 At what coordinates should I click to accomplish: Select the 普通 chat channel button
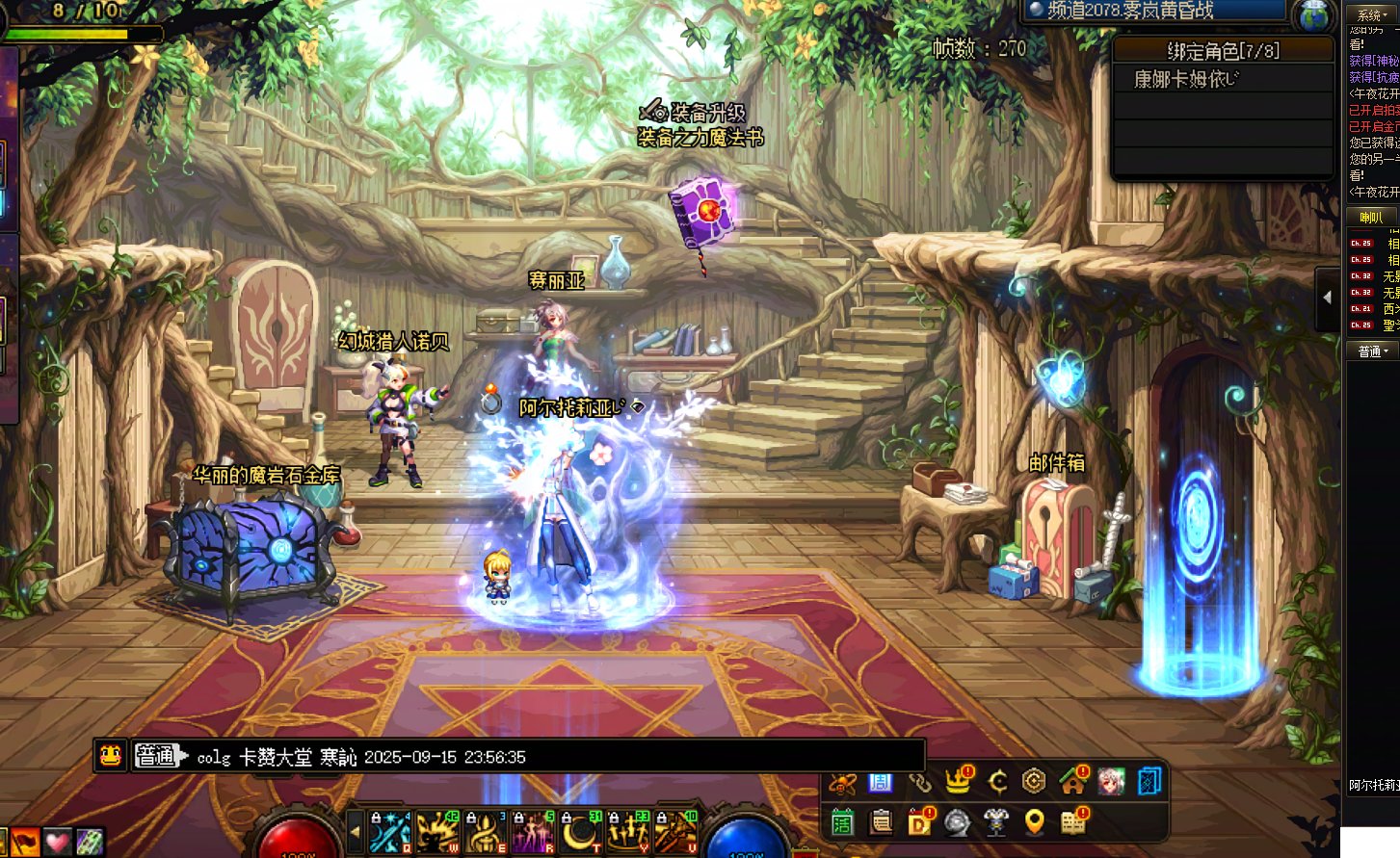pyautogui.click(x=156, y=756)
